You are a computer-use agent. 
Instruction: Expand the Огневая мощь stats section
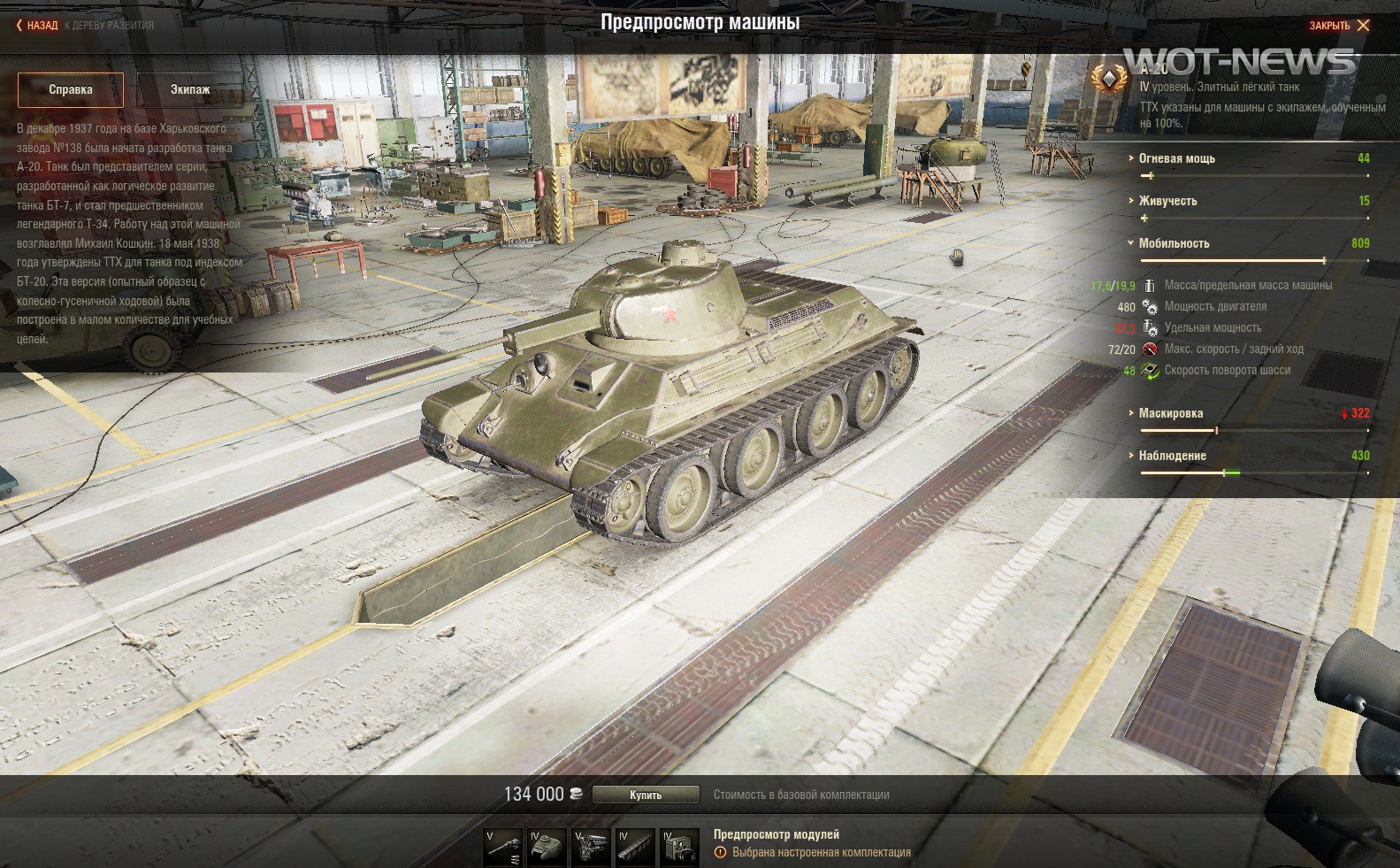tap(1176, 158)
